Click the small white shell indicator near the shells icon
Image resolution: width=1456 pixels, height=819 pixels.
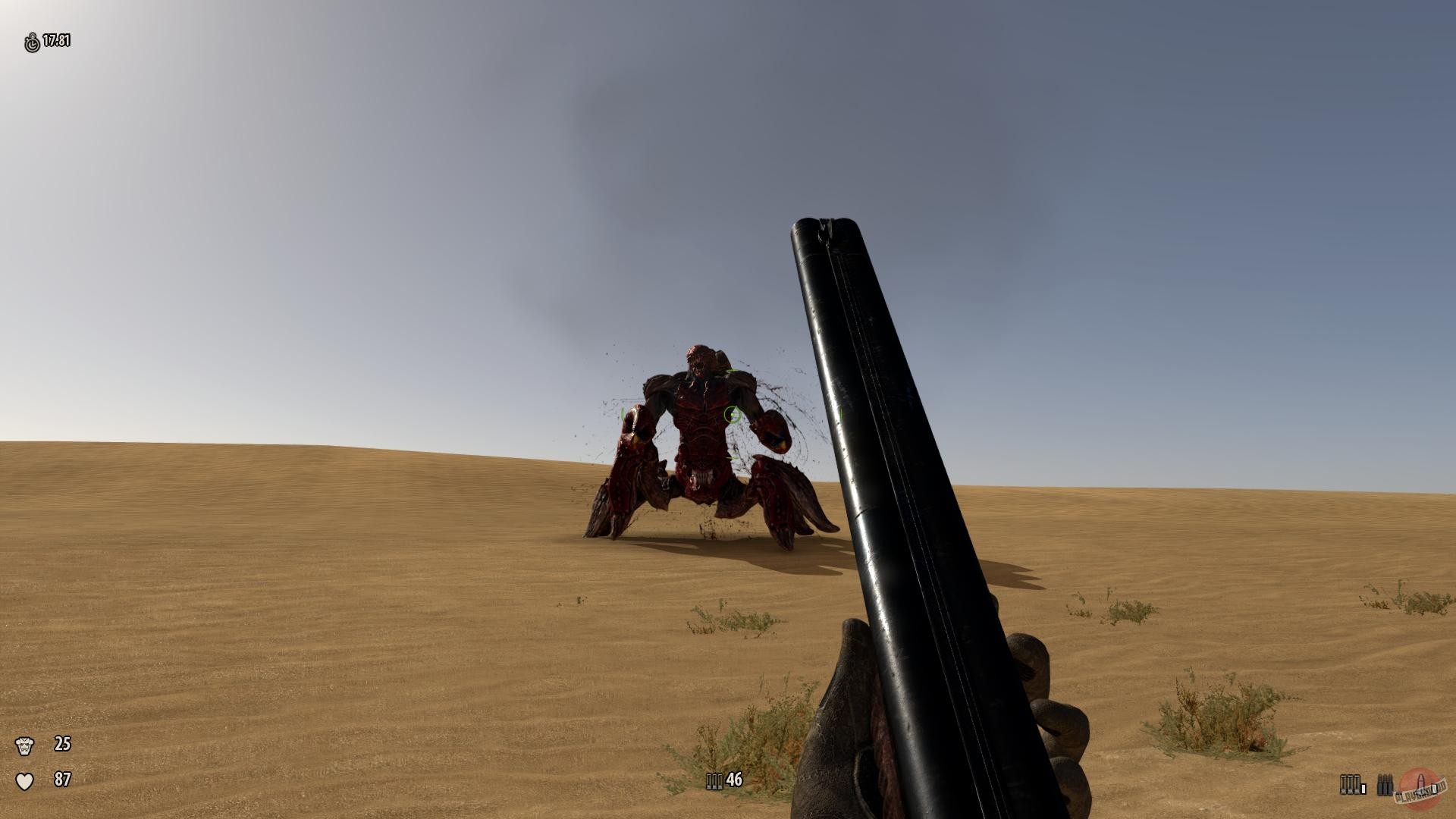point(1363,789)
